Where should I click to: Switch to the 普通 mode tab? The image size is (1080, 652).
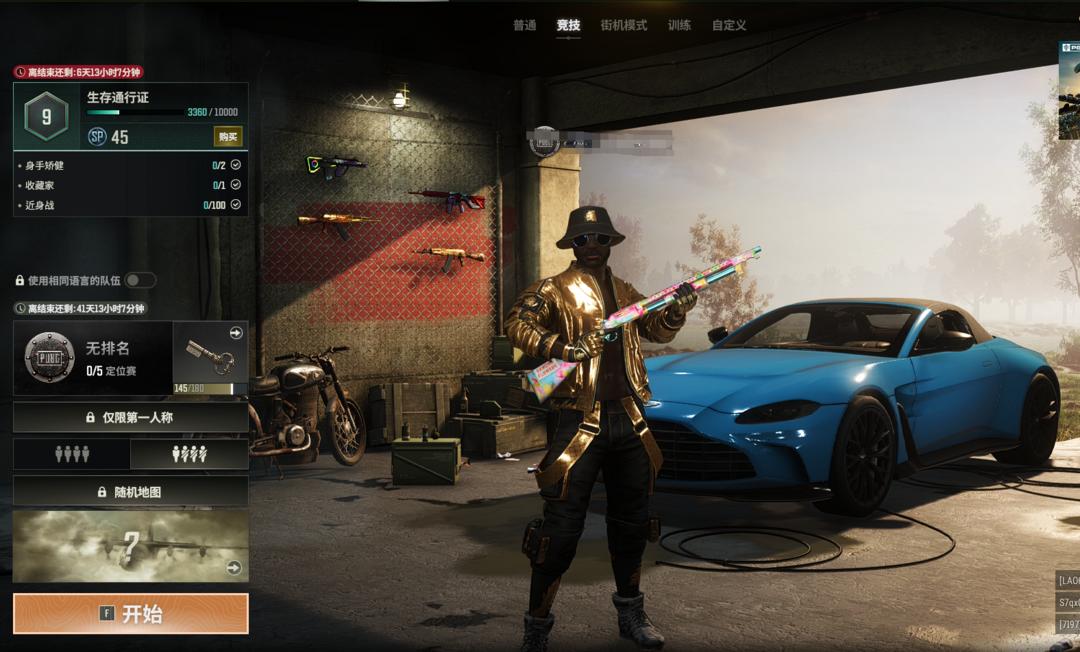[x=525, y=25]
